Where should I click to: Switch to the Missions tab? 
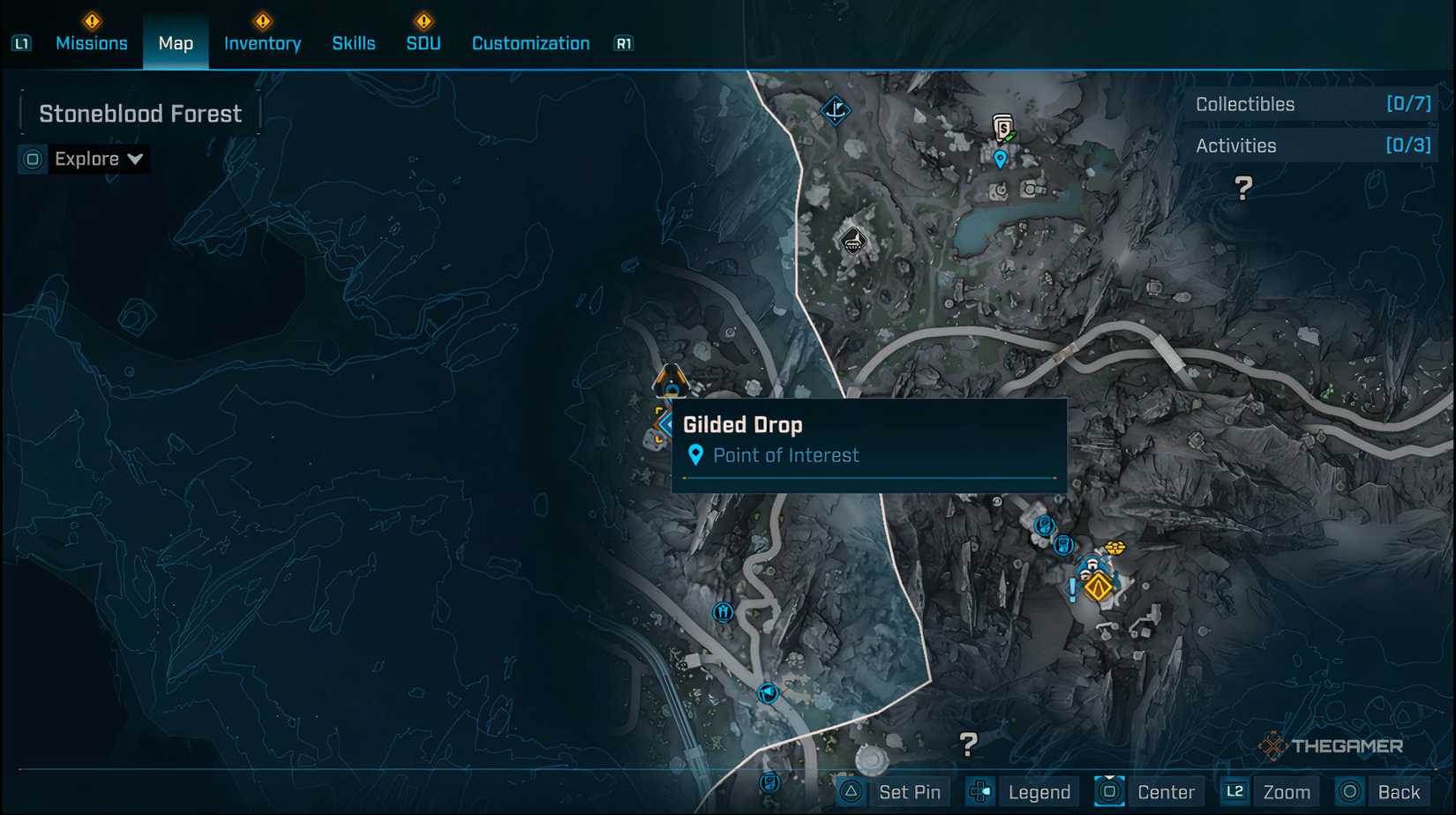click(x=92, y=42)
